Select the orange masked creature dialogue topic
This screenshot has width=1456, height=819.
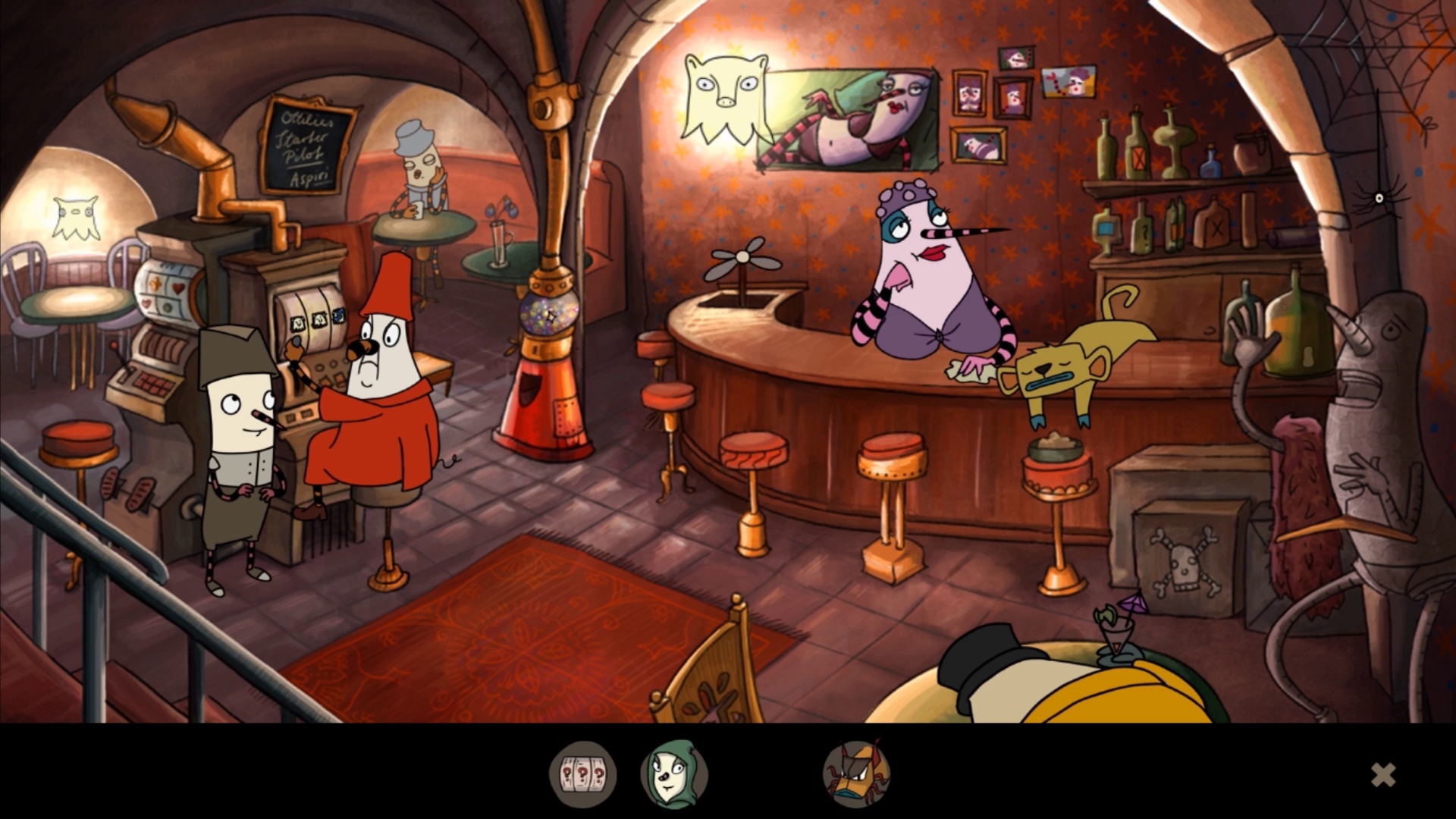[x=856, y=774]
